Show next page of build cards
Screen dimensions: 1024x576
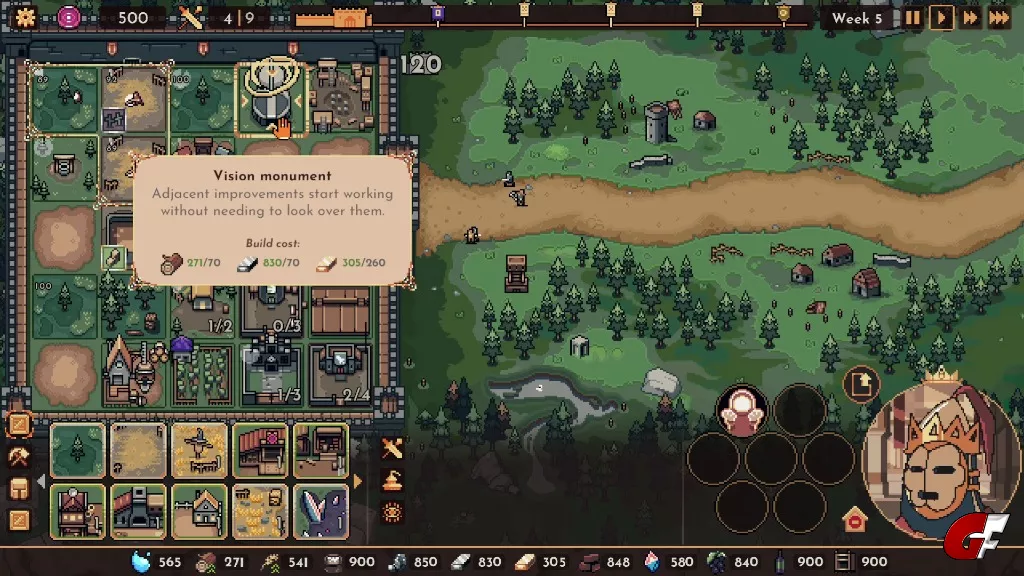359,482
